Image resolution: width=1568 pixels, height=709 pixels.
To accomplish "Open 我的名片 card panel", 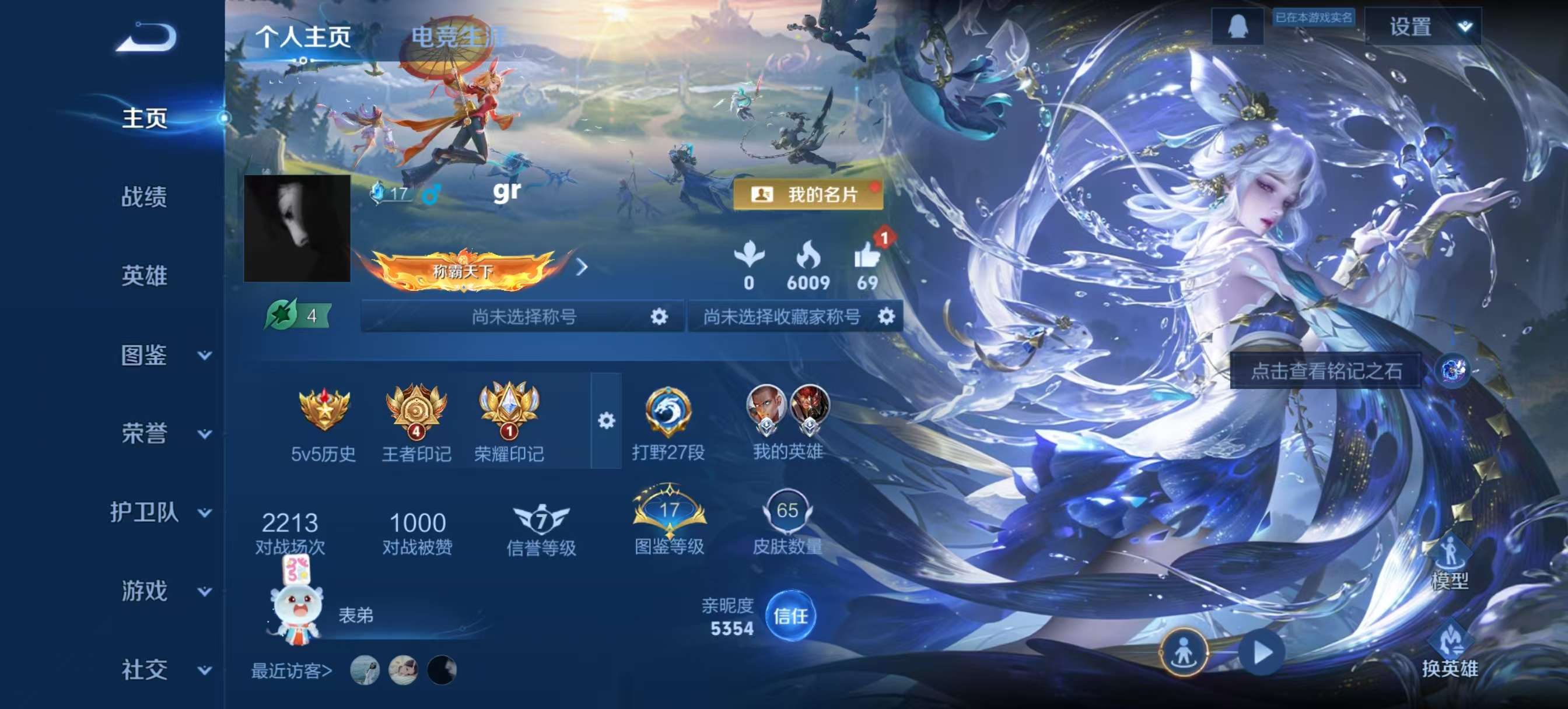I will tap(809, 195).
